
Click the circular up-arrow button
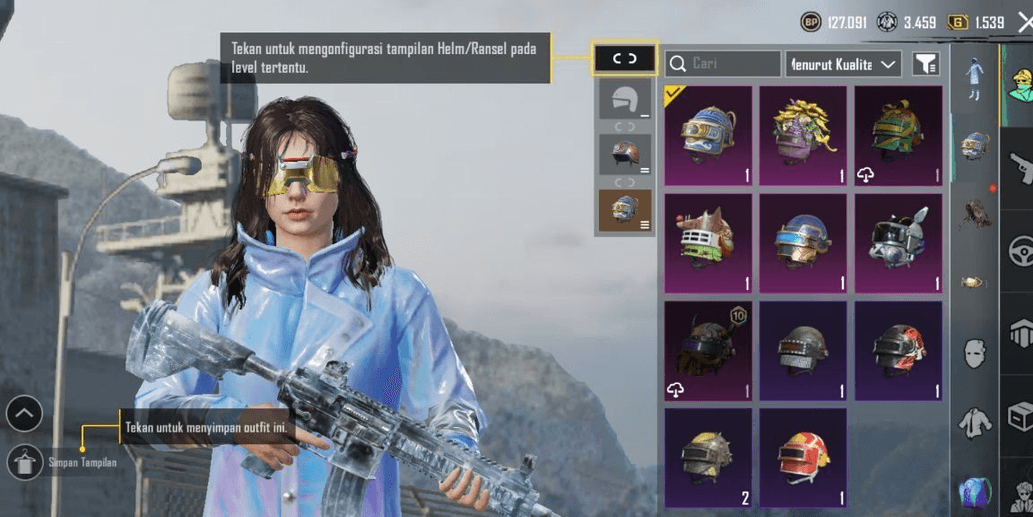(x=24, y=412)
